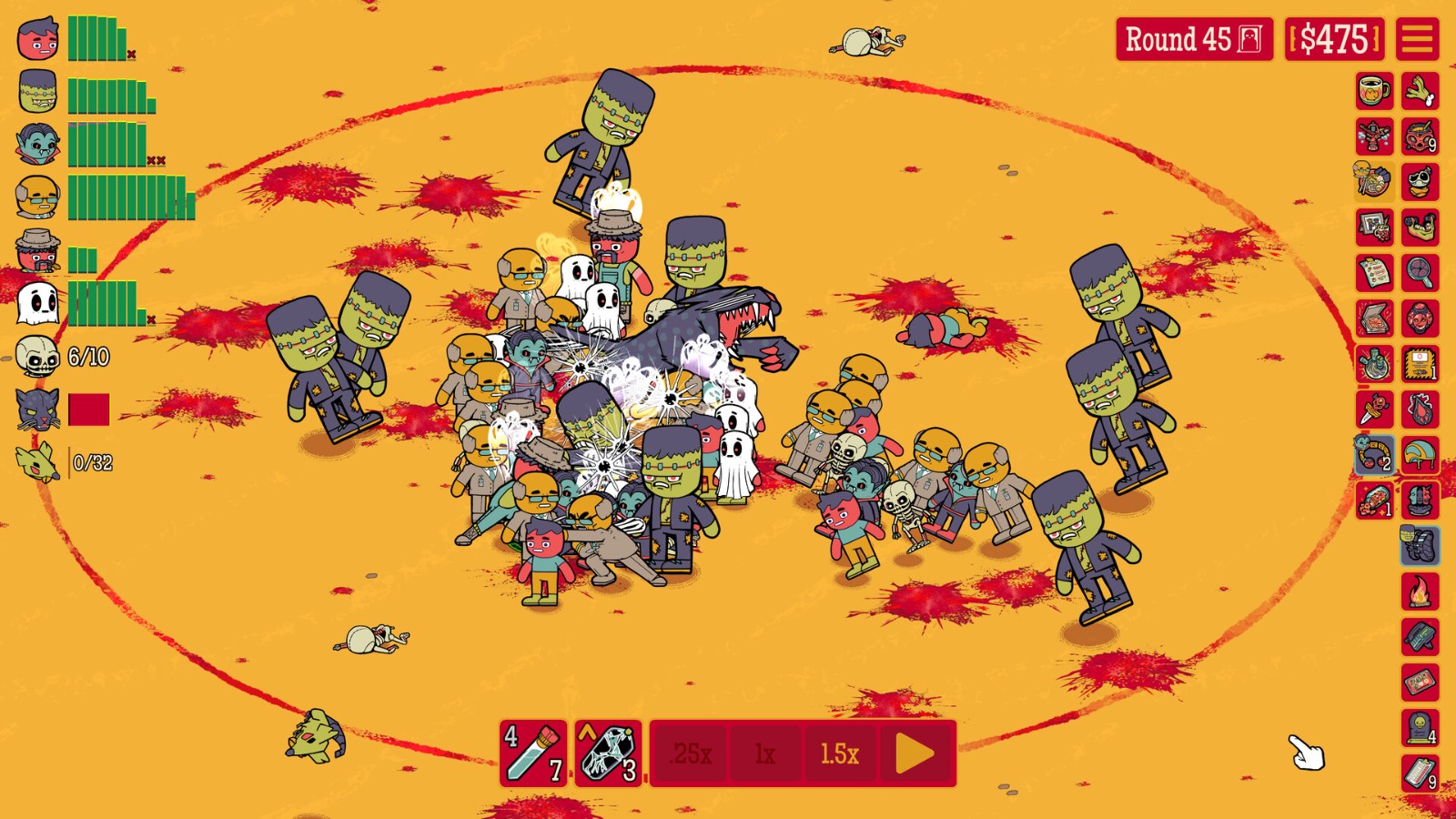Click the campfire relic icon
The width and height of the screenshot is (1456, 819).
1420,591
